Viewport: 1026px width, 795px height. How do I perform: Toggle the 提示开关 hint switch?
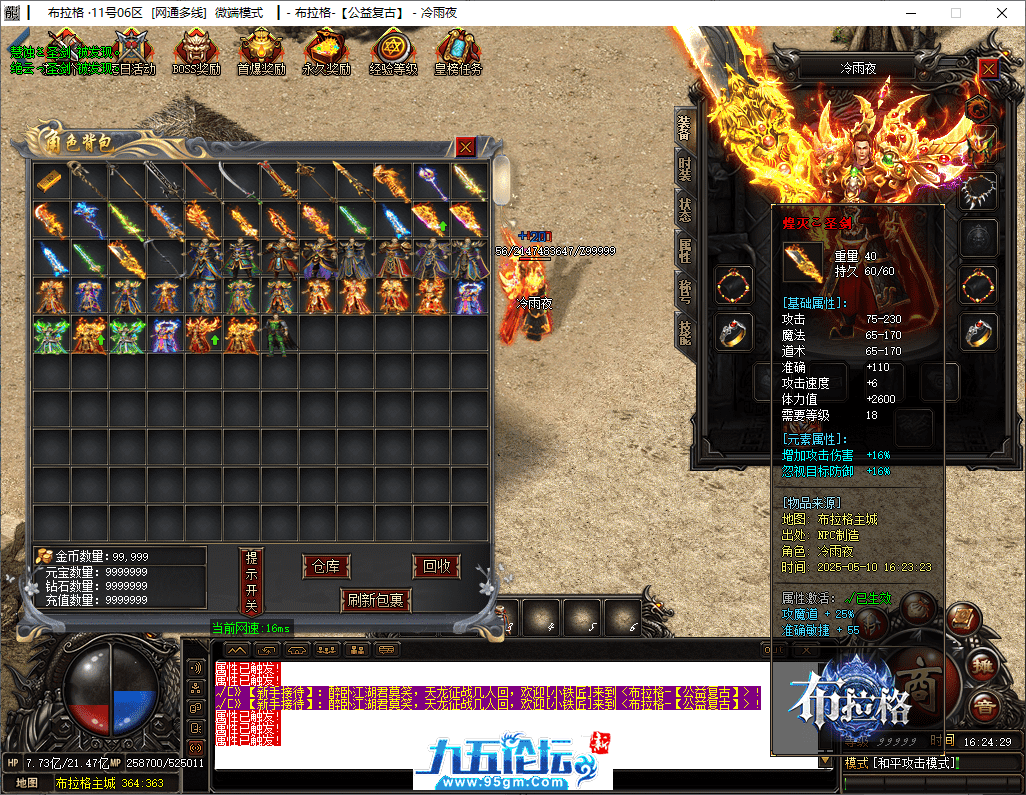coord(251,581)
